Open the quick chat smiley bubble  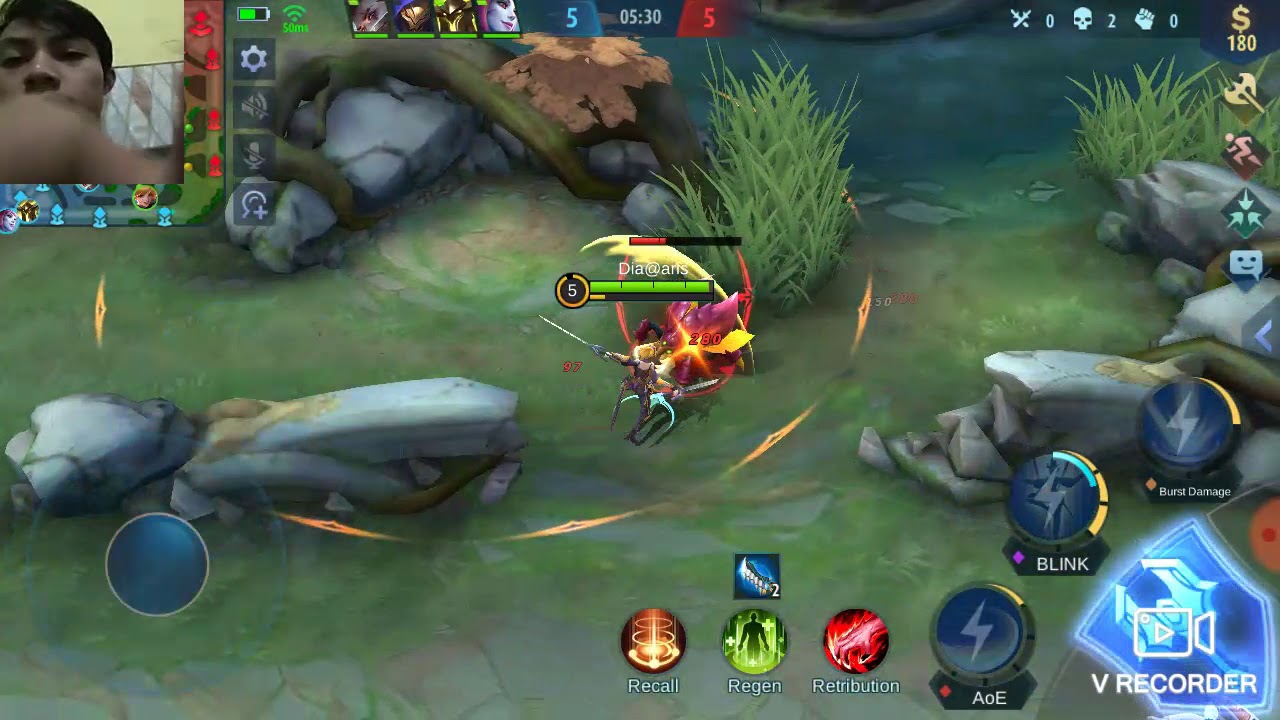tap(1246, 266)
